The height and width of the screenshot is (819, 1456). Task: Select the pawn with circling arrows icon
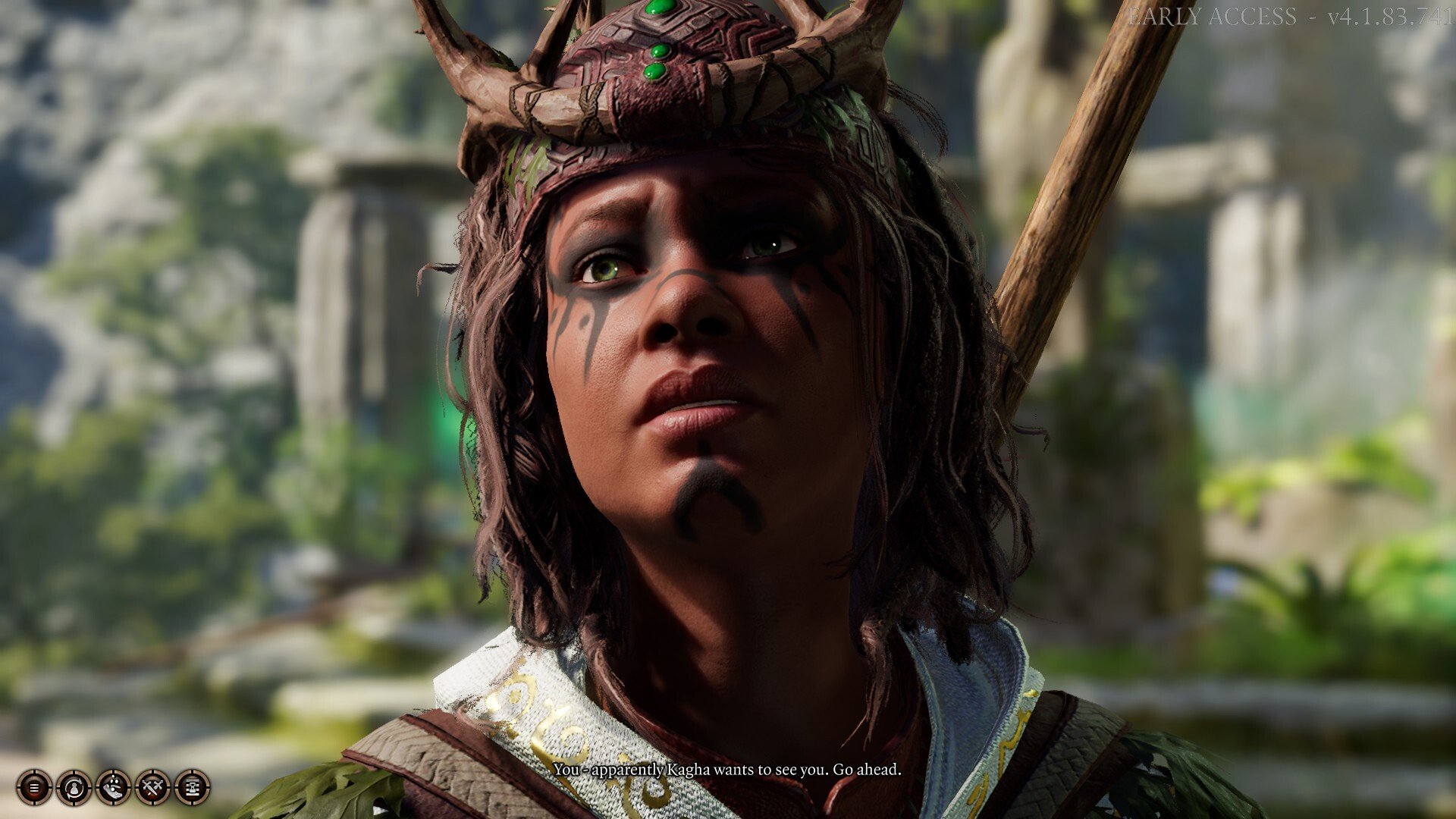click(73, 787)
